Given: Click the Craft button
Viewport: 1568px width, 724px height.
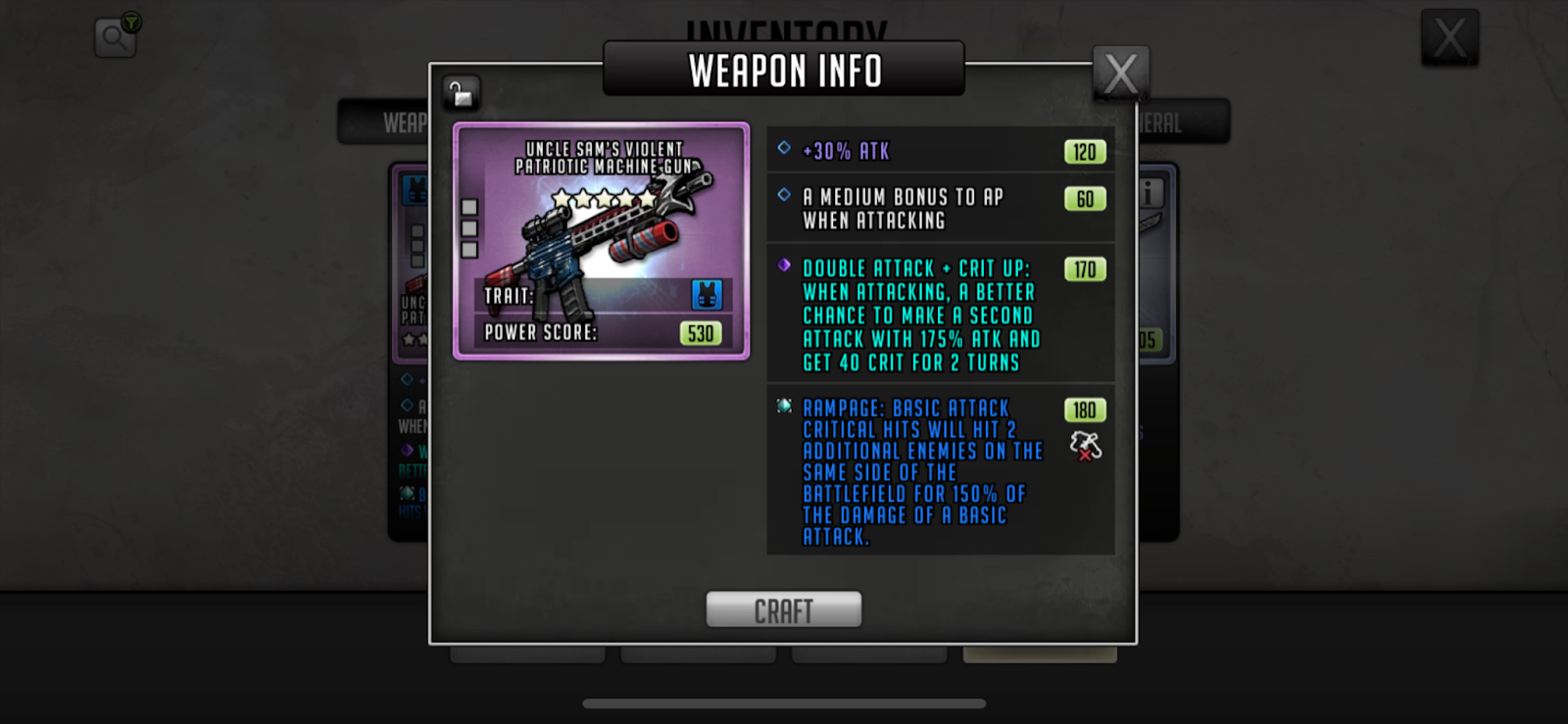Looking at the screenshot, I should (783, 609).
